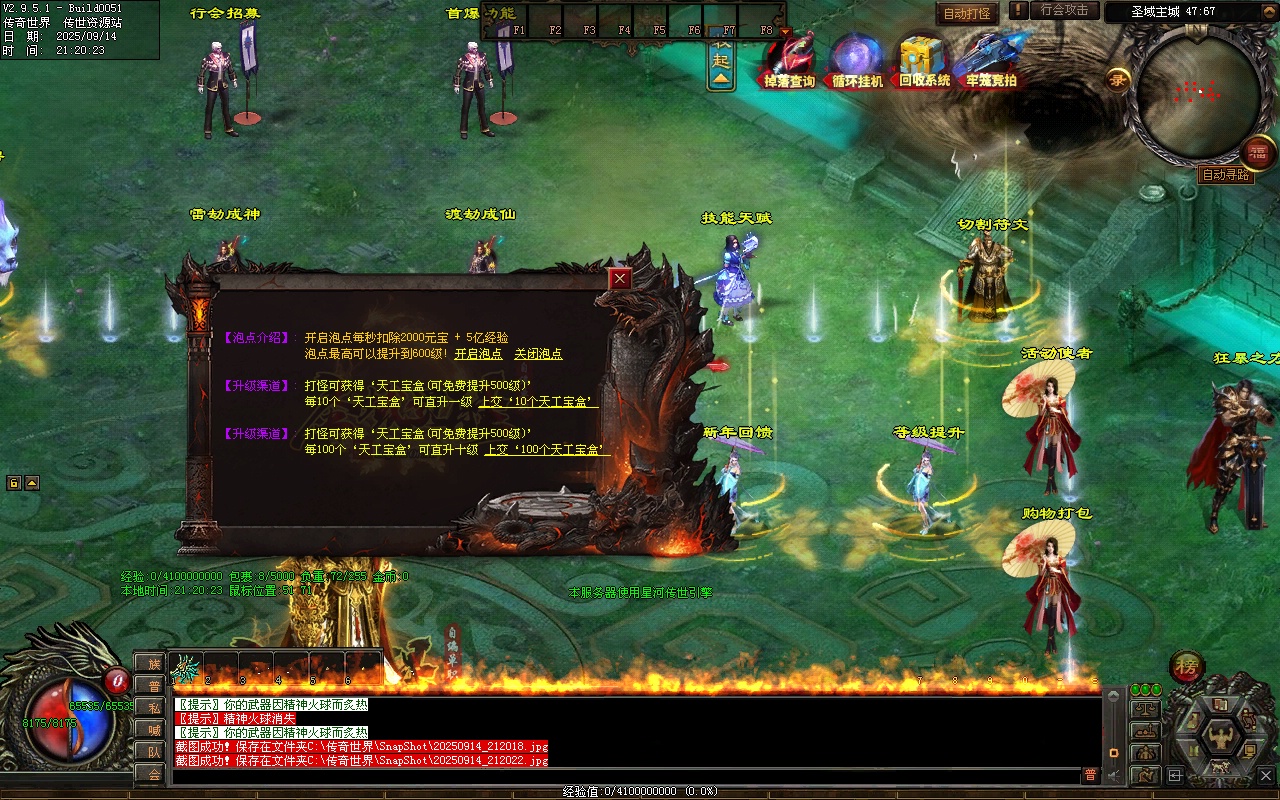
Task: Submit 10 天工宝盒 via the link
Action: (x=538, y=402)
